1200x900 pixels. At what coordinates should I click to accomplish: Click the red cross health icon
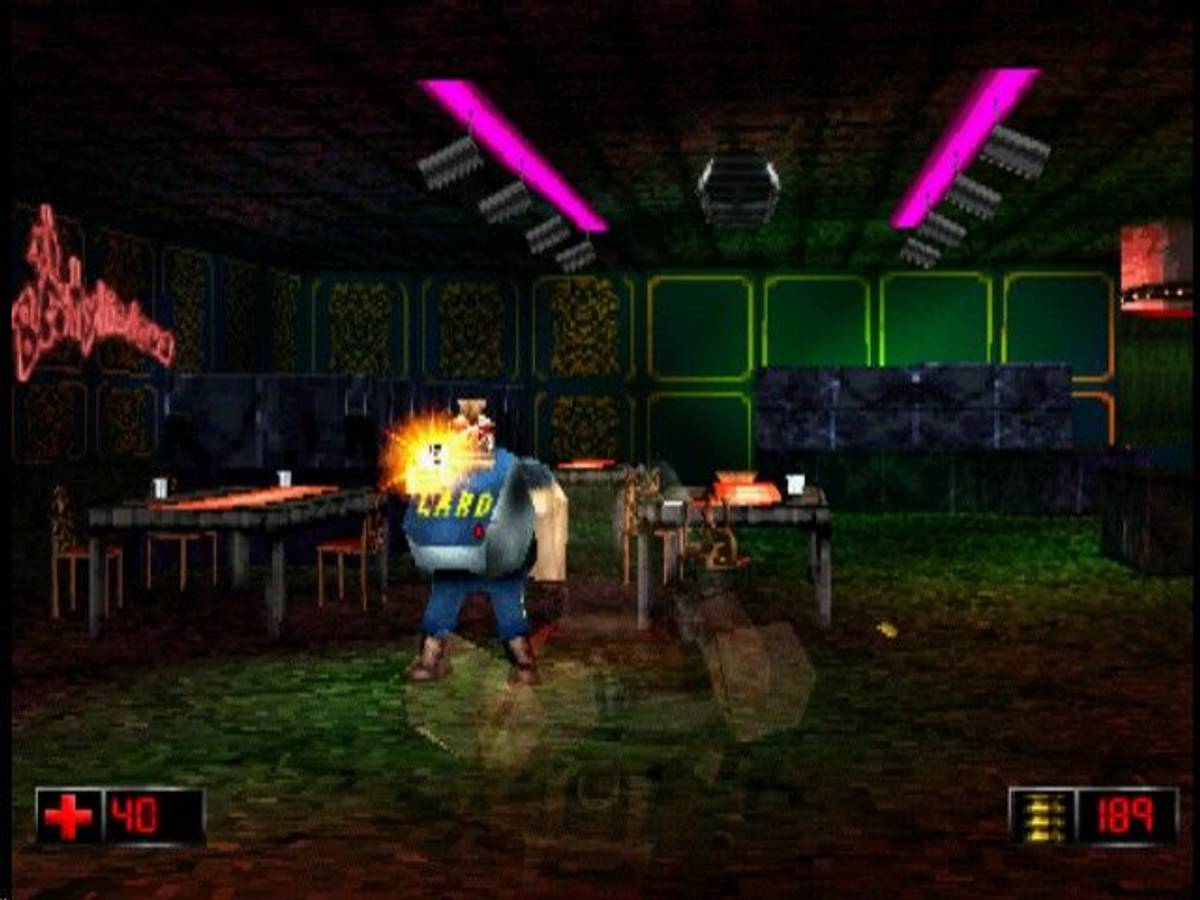(69, 817)
